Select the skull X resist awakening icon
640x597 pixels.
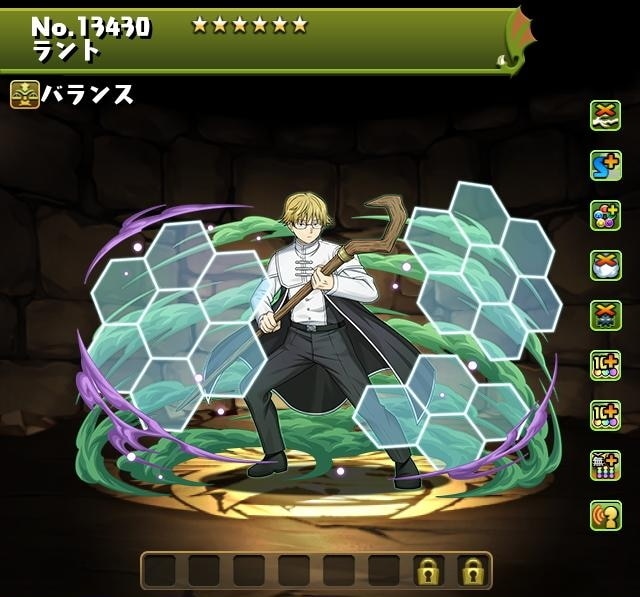click(605, 314)
